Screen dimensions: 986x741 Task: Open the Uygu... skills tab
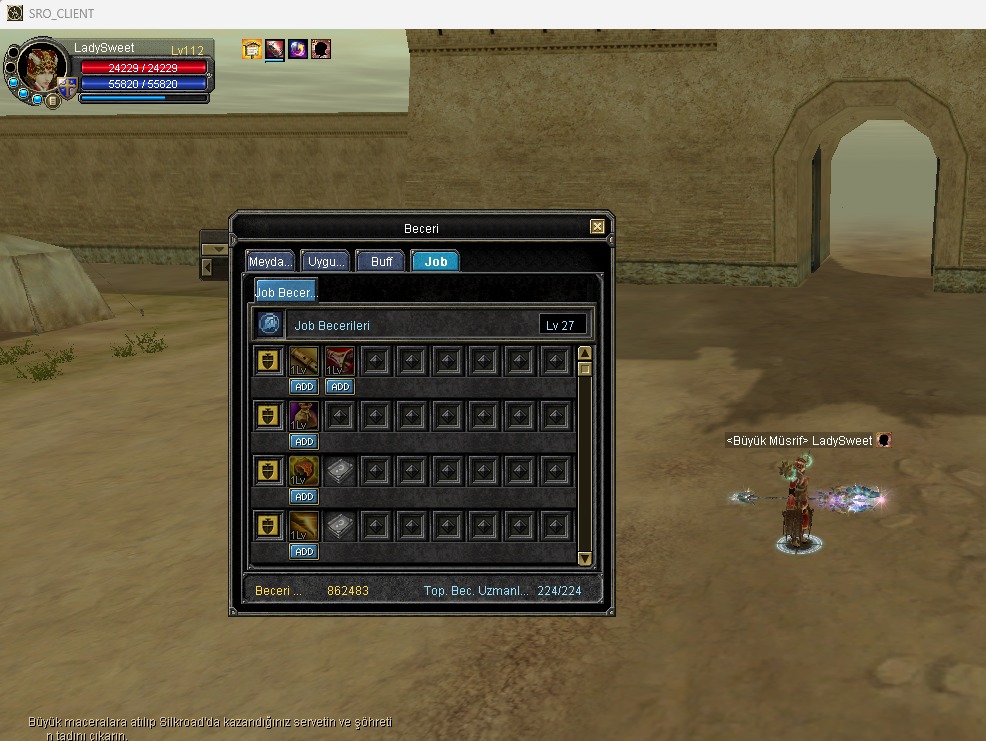pyautogui.click(x=326, y=261)
